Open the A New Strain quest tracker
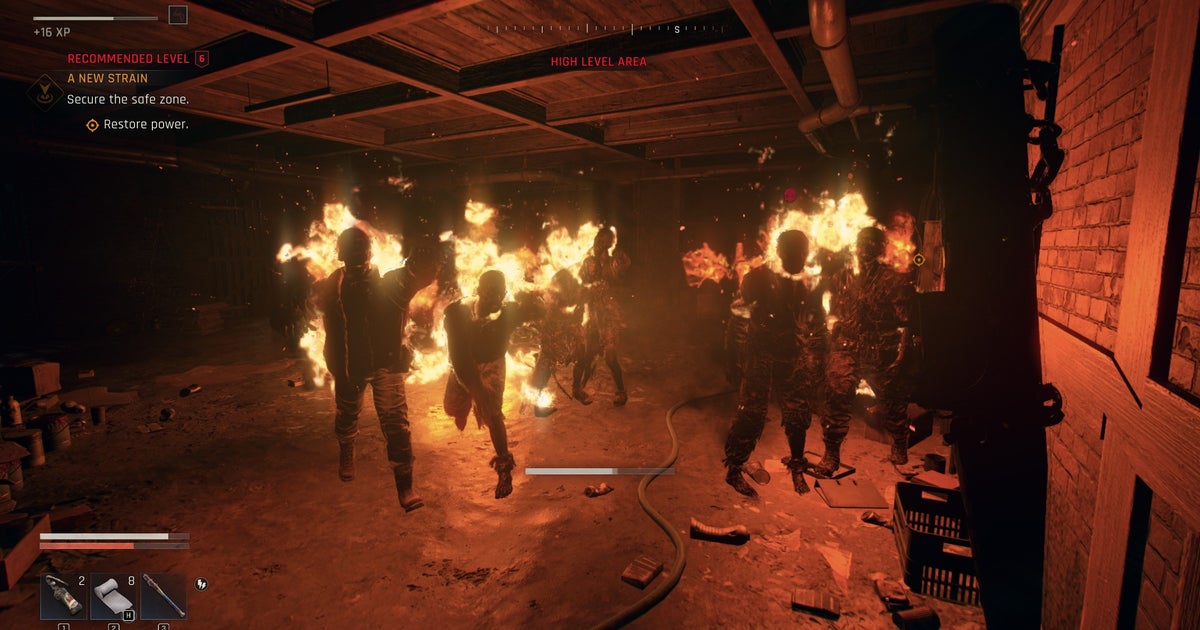The image size is (1200, 630). tap(107, 77)
